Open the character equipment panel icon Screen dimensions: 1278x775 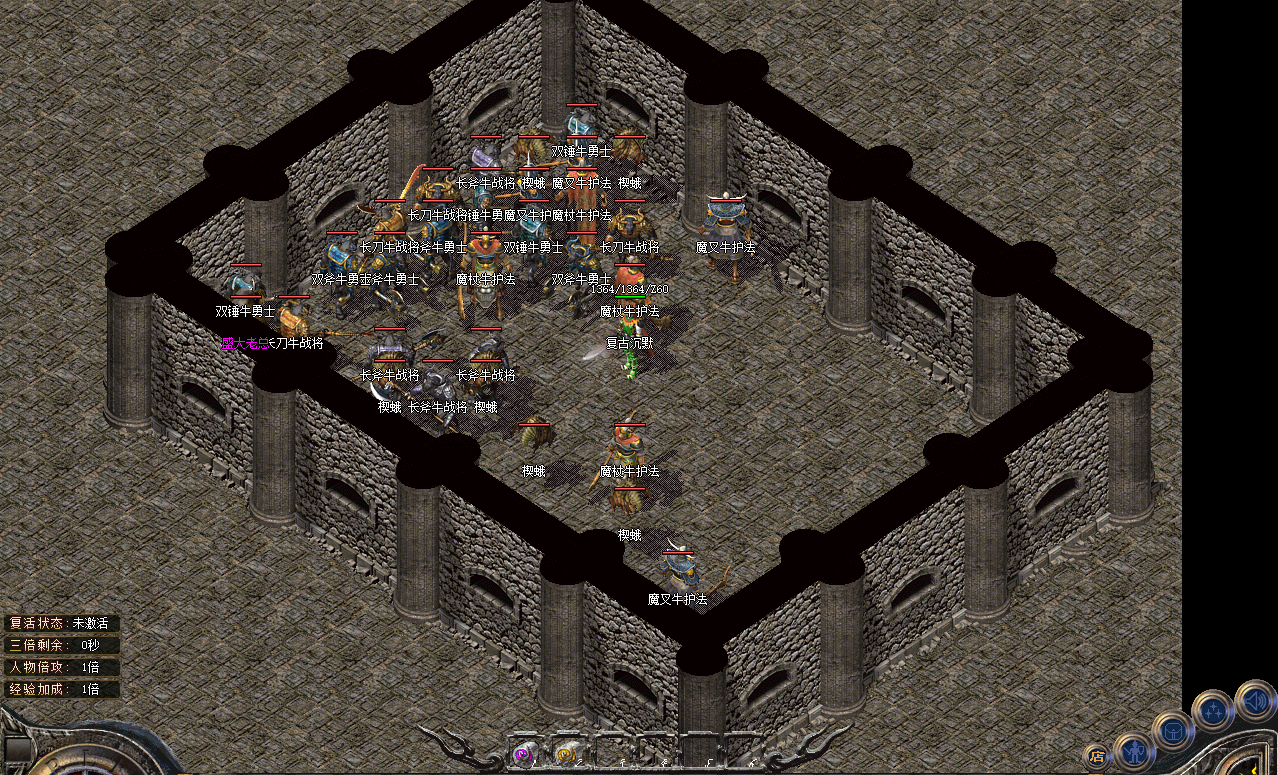point(1134,750)
